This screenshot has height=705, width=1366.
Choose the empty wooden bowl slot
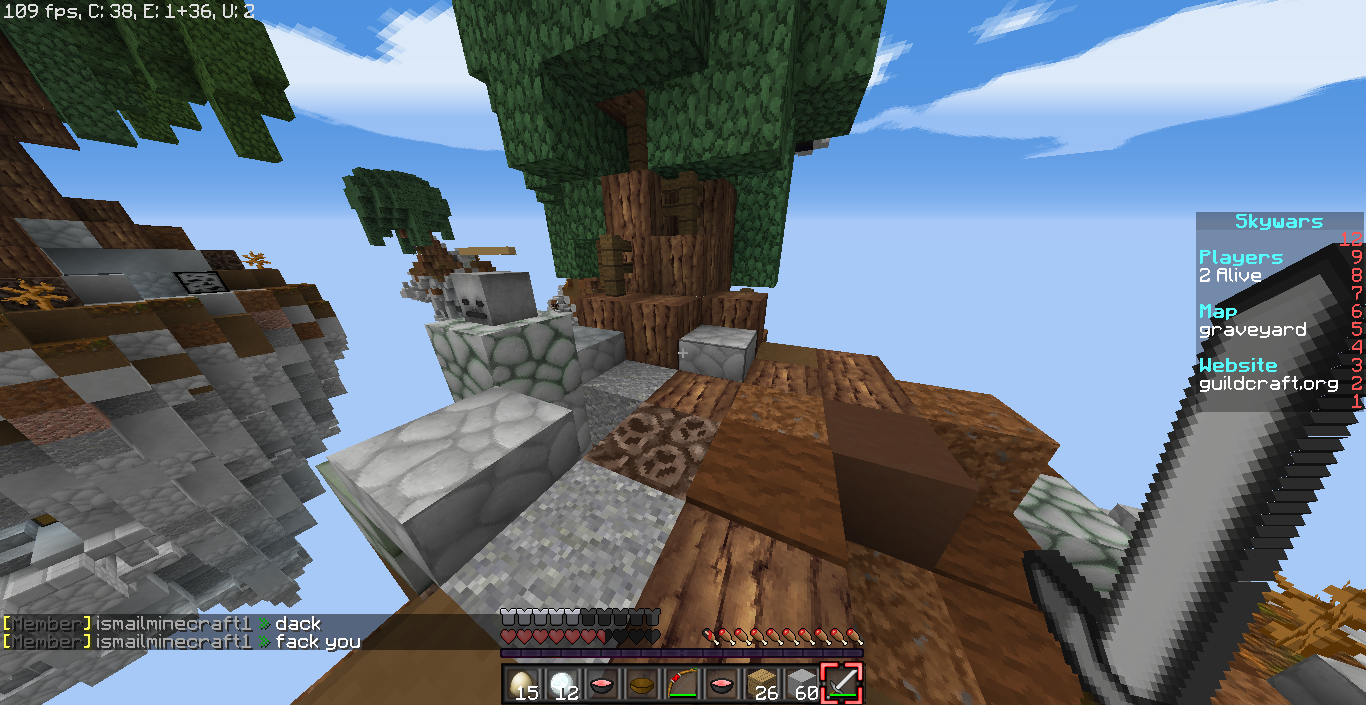(642, 684)
